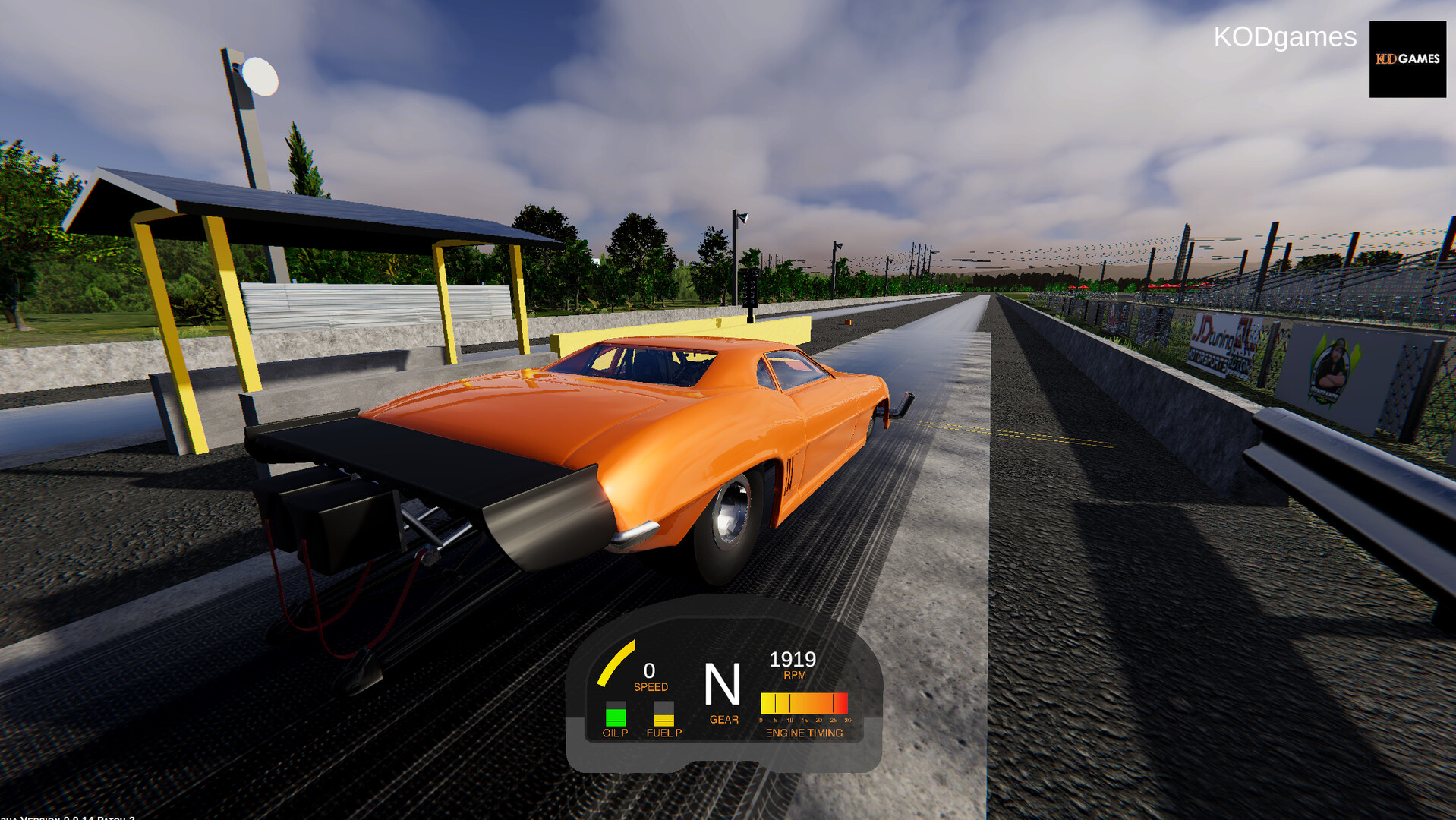The image size is (1456, 820).
Task: Select the GEAR label on the dash
Action: tap(723, 720)
